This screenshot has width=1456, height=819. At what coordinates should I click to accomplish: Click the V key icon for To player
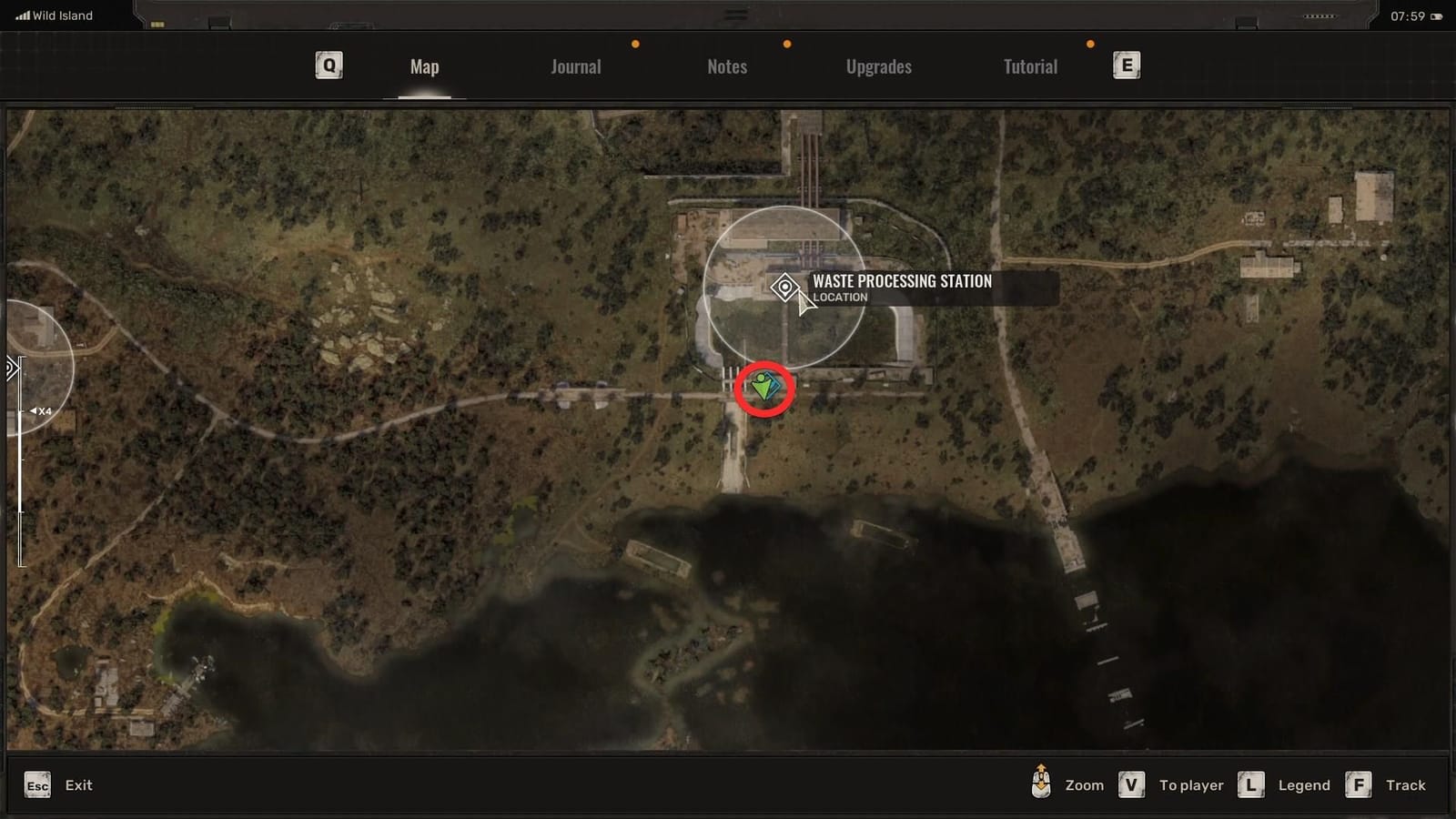[1131, 784]
